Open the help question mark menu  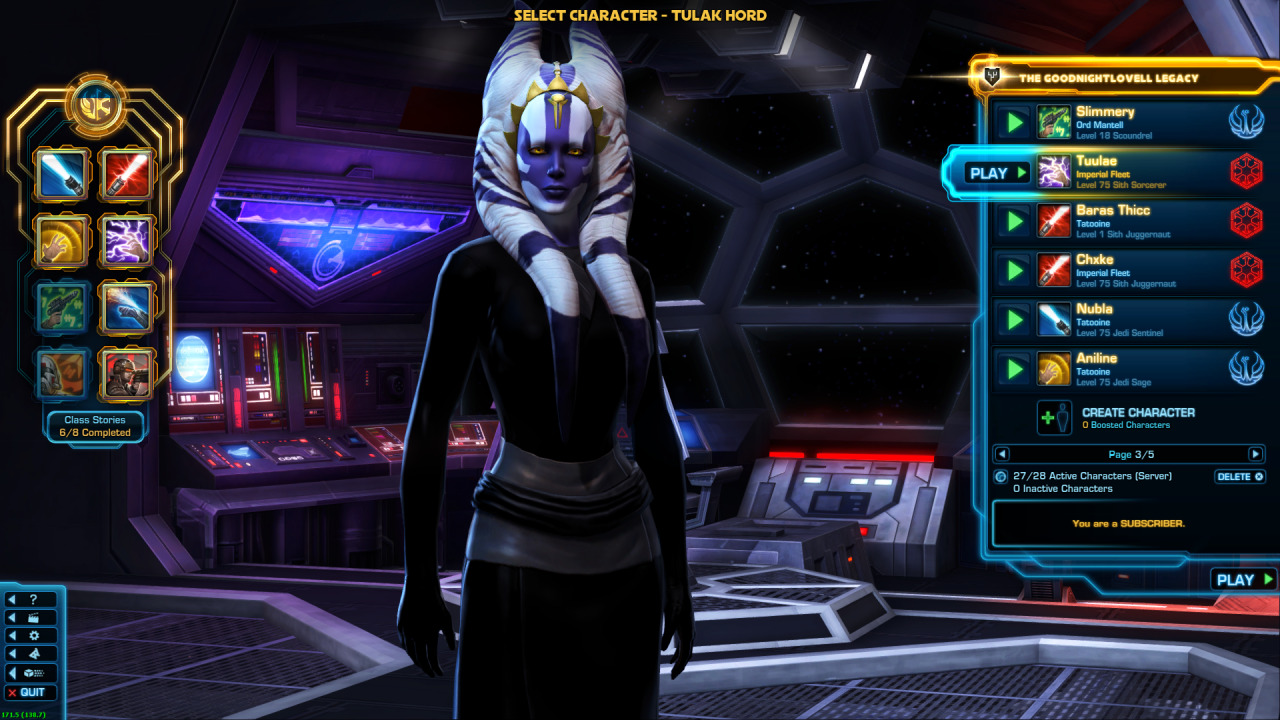[x=33, y=600]
